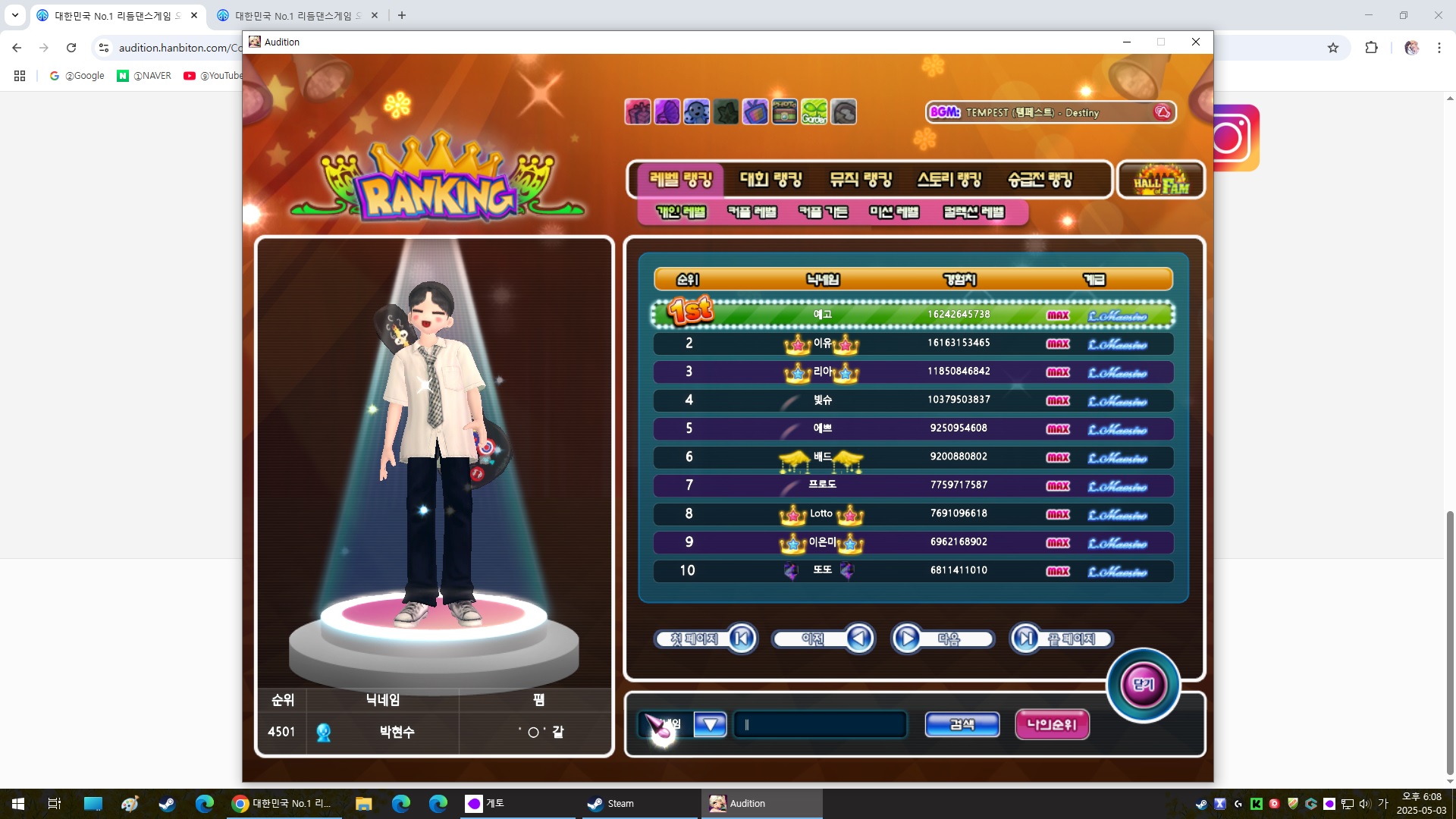
Task: Open the search type dropdown arrow
Action: coord(710,725)
